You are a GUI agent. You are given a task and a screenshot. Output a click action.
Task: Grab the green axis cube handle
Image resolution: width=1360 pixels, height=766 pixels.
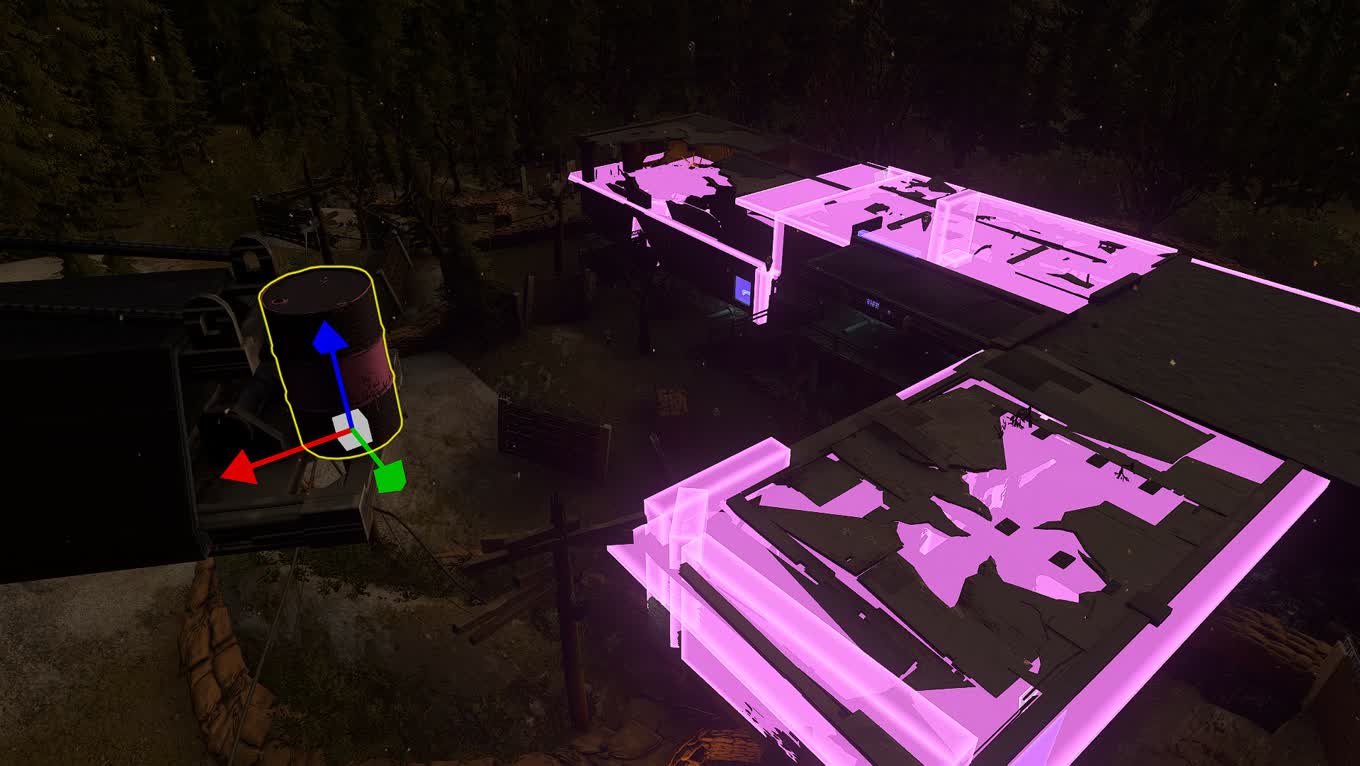tap(389, 476)
